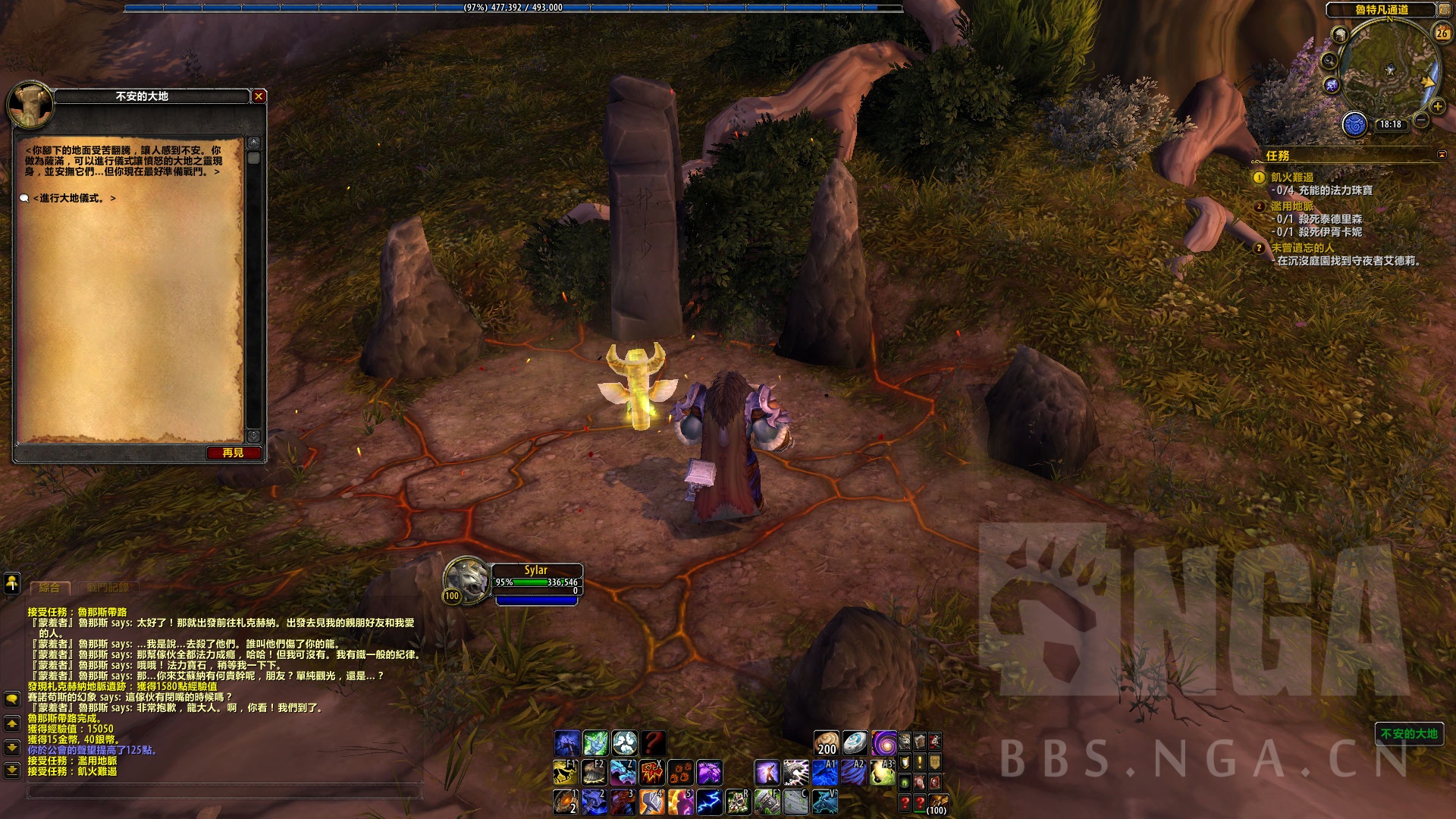The width and height of the screenshot is (1456, 819).
Task: Cast the lightning bolt ability next to key 5
Action: point(709,802)
